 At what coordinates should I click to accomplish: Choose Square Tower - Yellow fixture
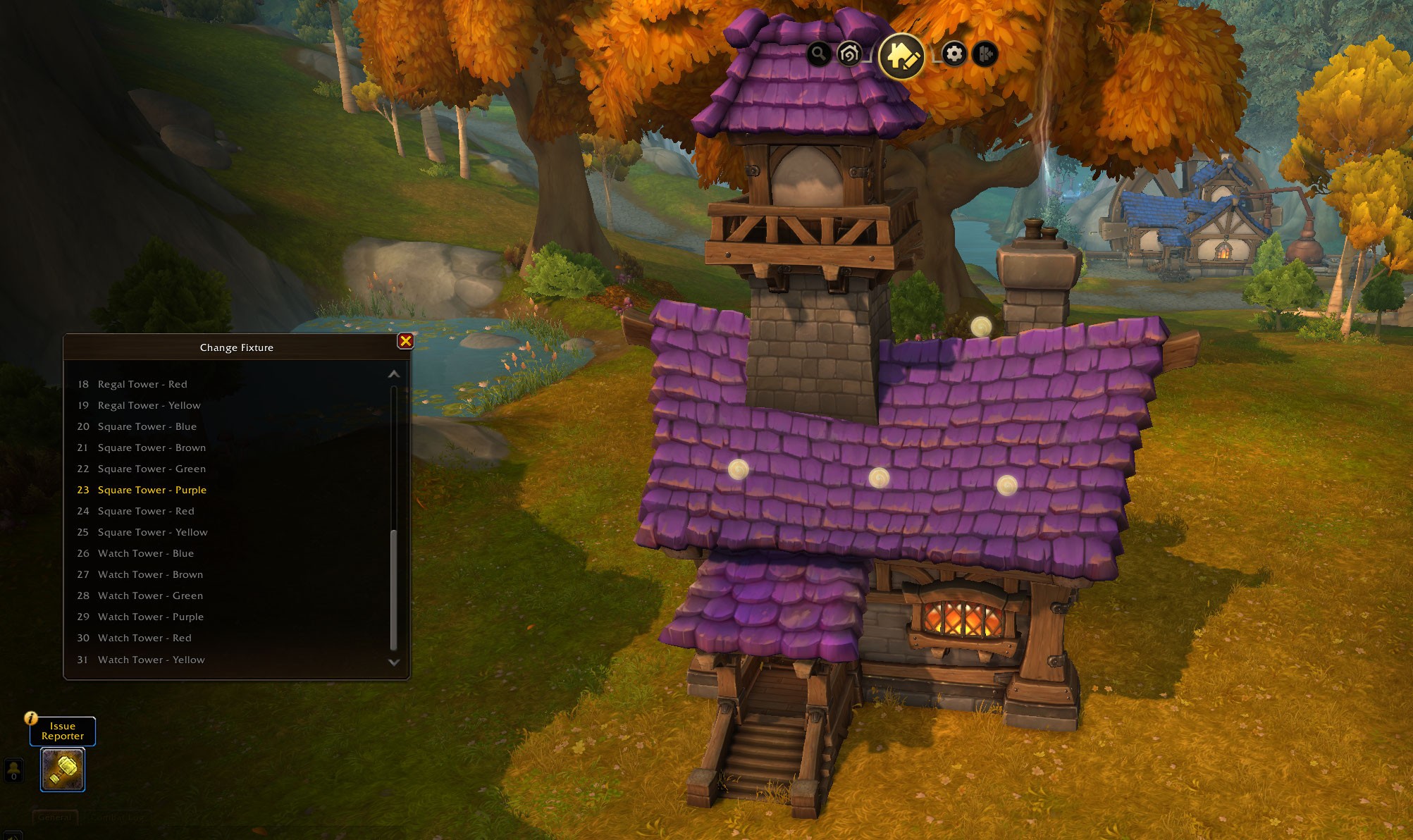(152, 532)
